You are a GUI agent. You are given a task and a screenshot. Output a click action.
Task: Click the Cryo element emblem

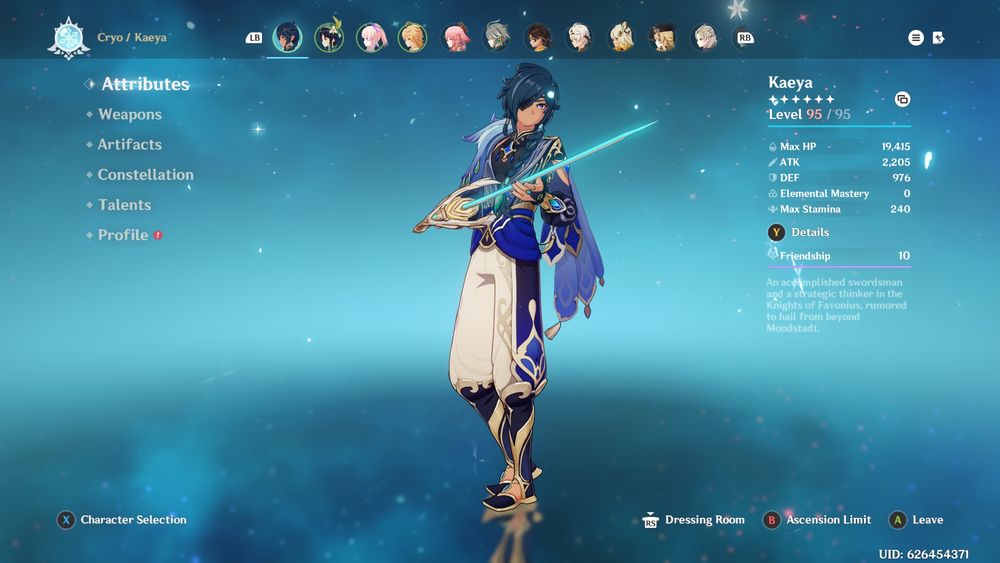click(69, 38)
